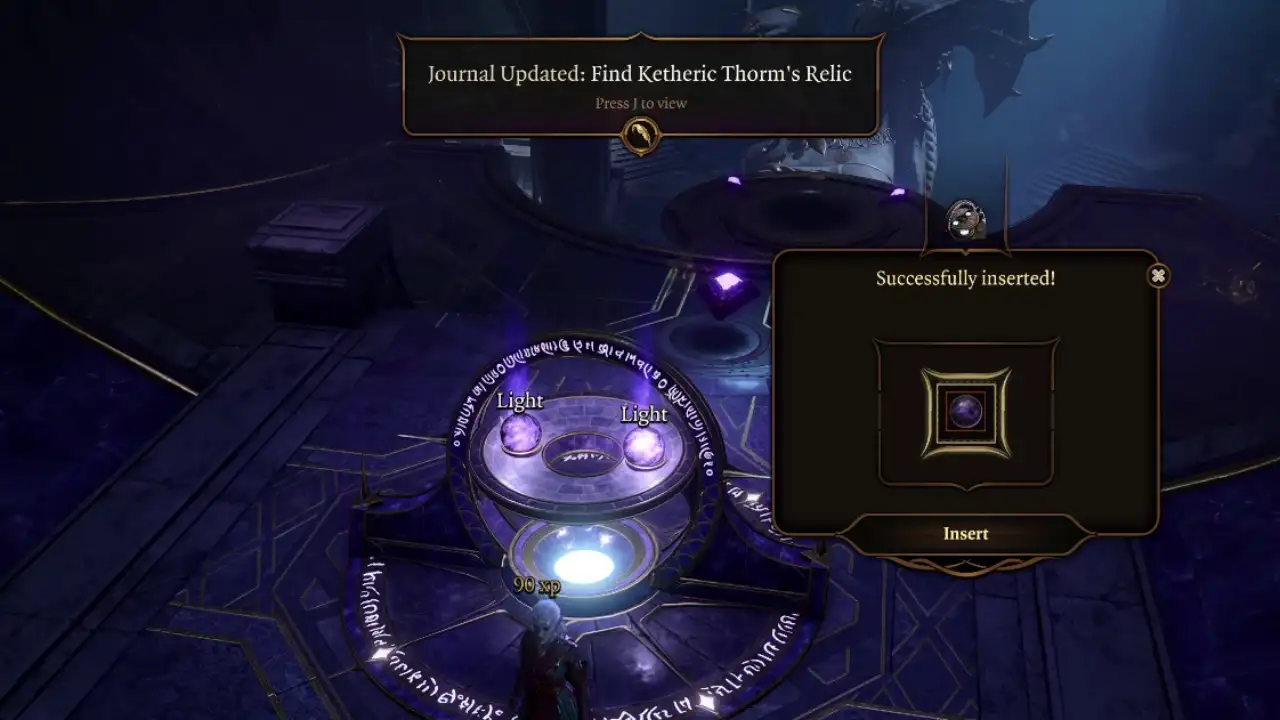The height and width of the screenshot is (720, 1280).
Task: Select the Press J to view prompt
Action: [640, 102]
